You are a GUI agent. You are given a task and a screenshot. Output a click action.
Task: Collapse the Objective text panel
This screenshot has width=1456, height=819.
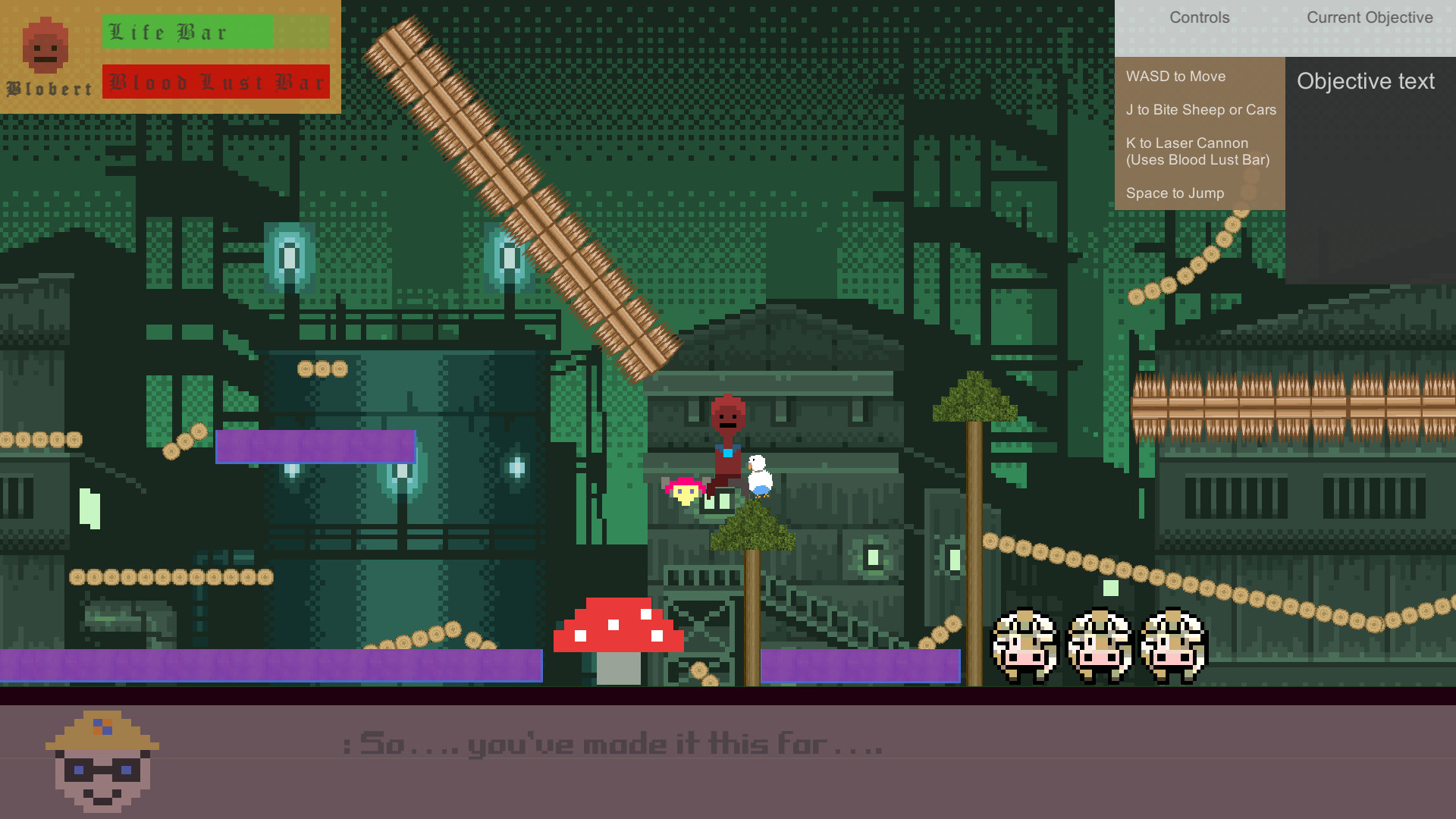pos(1365,81)
